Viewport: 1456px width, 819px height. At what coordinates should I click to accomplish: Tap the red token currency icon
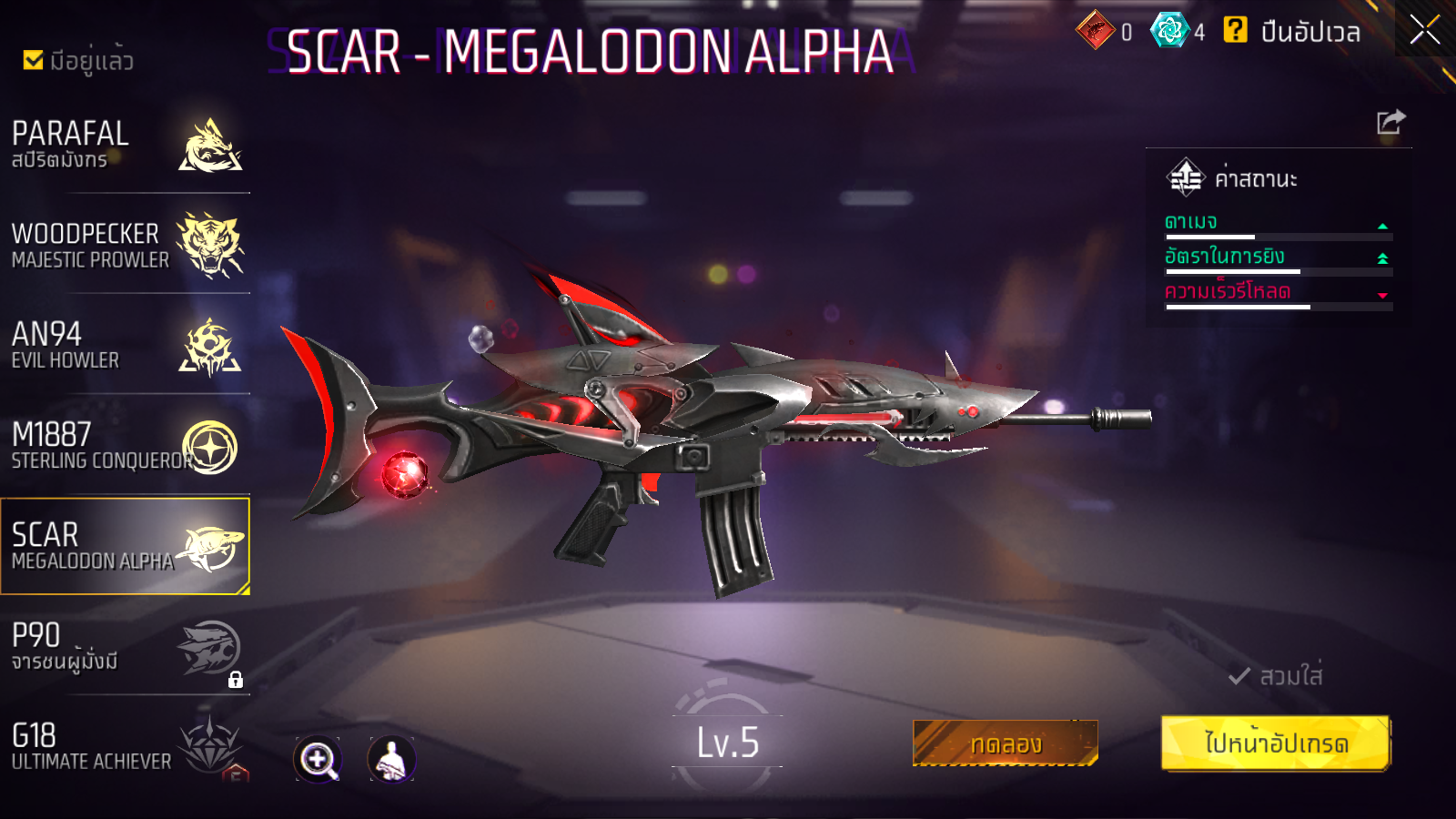pos(1095,31)
